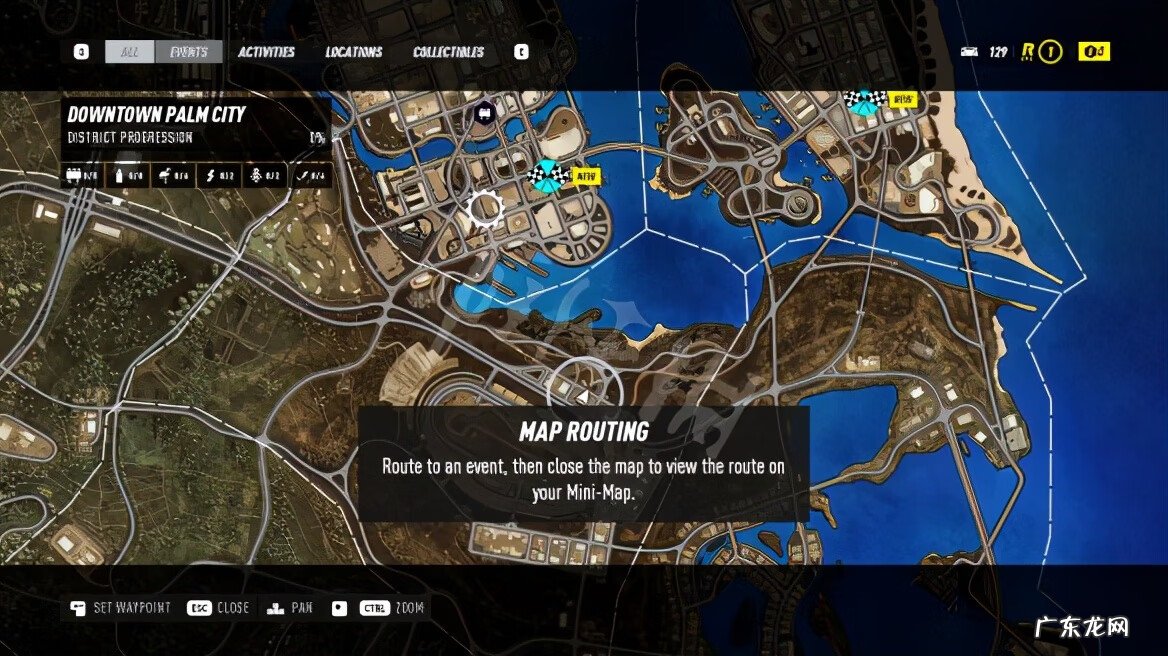
Task: Select the Events filter tab
Action: [x=189, y=52]
